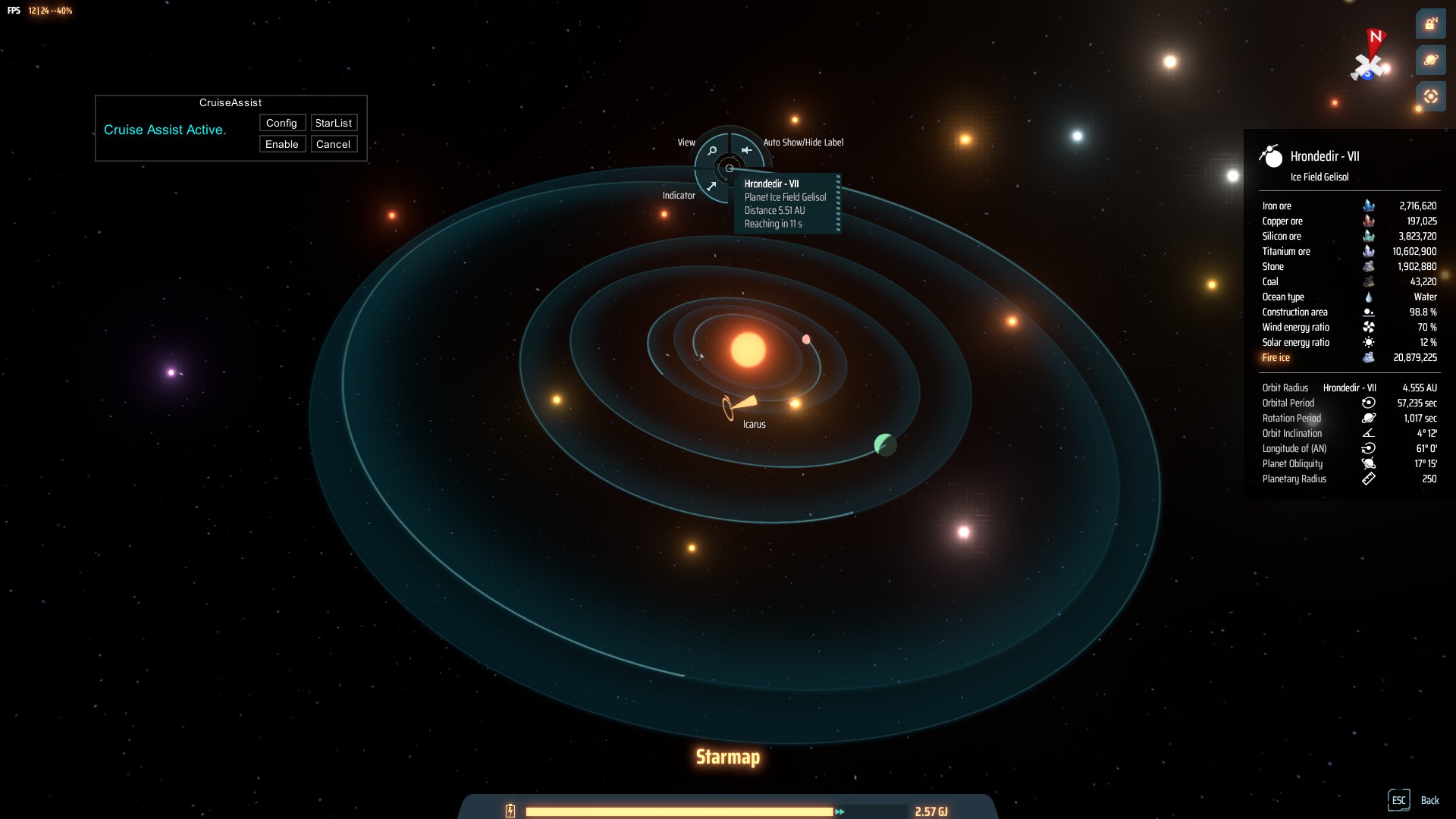
Task: Select the View magnifier on the radial menu
Action: point(712,150)
